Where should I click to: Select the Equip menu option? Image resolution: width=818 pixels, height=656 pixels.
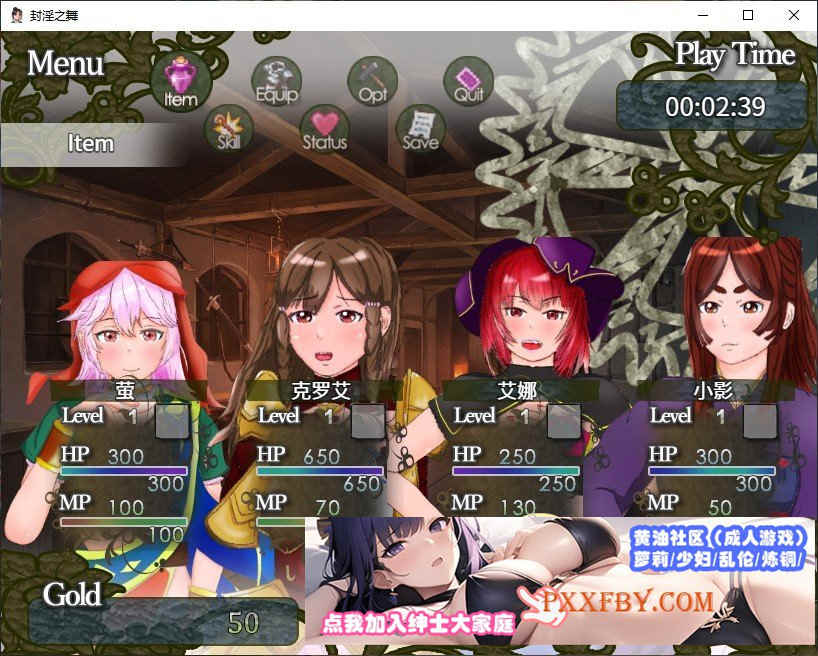[x=276, y=80]
